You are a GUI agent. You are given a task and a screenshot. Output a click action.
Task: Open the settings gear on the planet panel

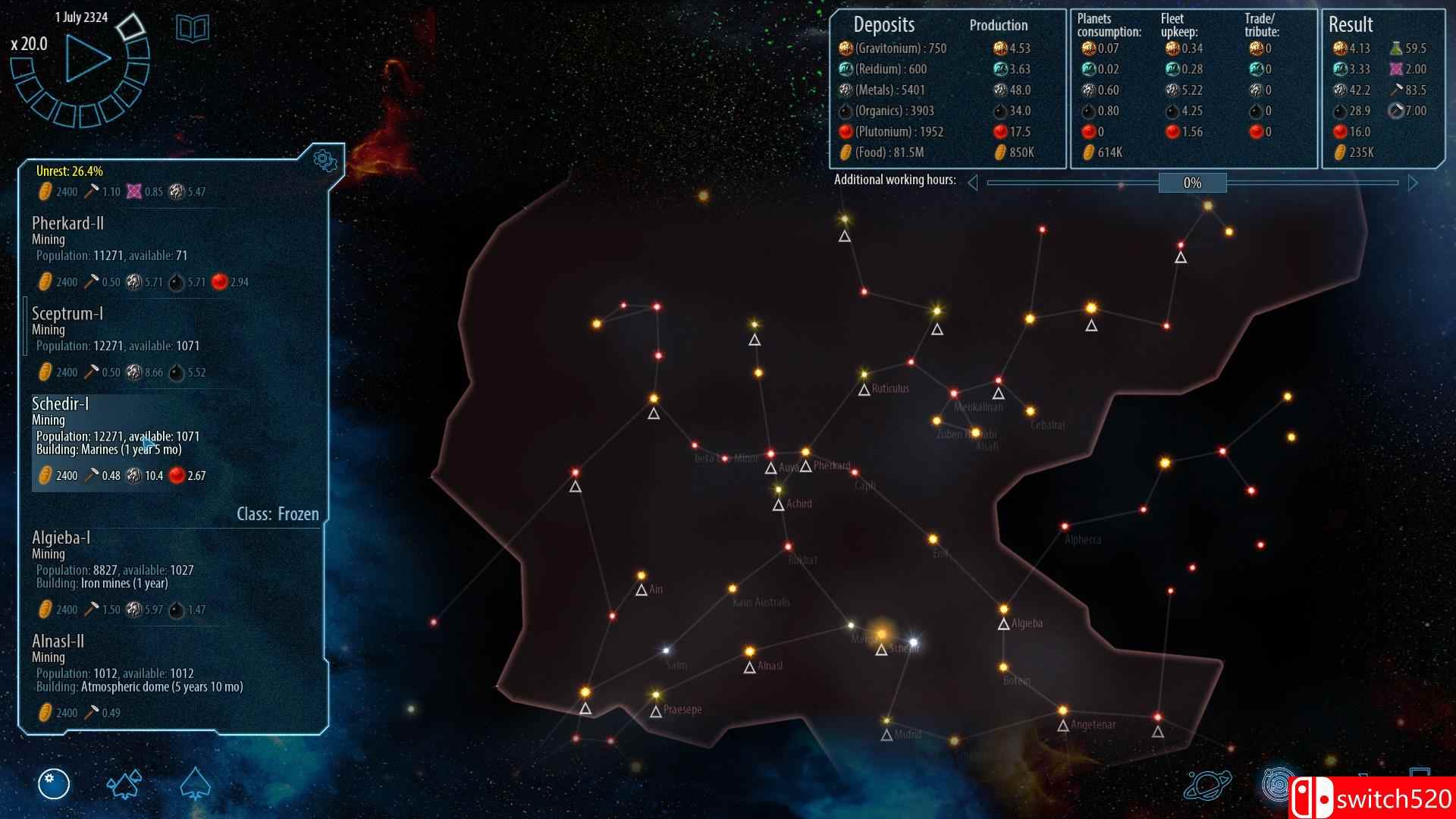coord(326,160)
